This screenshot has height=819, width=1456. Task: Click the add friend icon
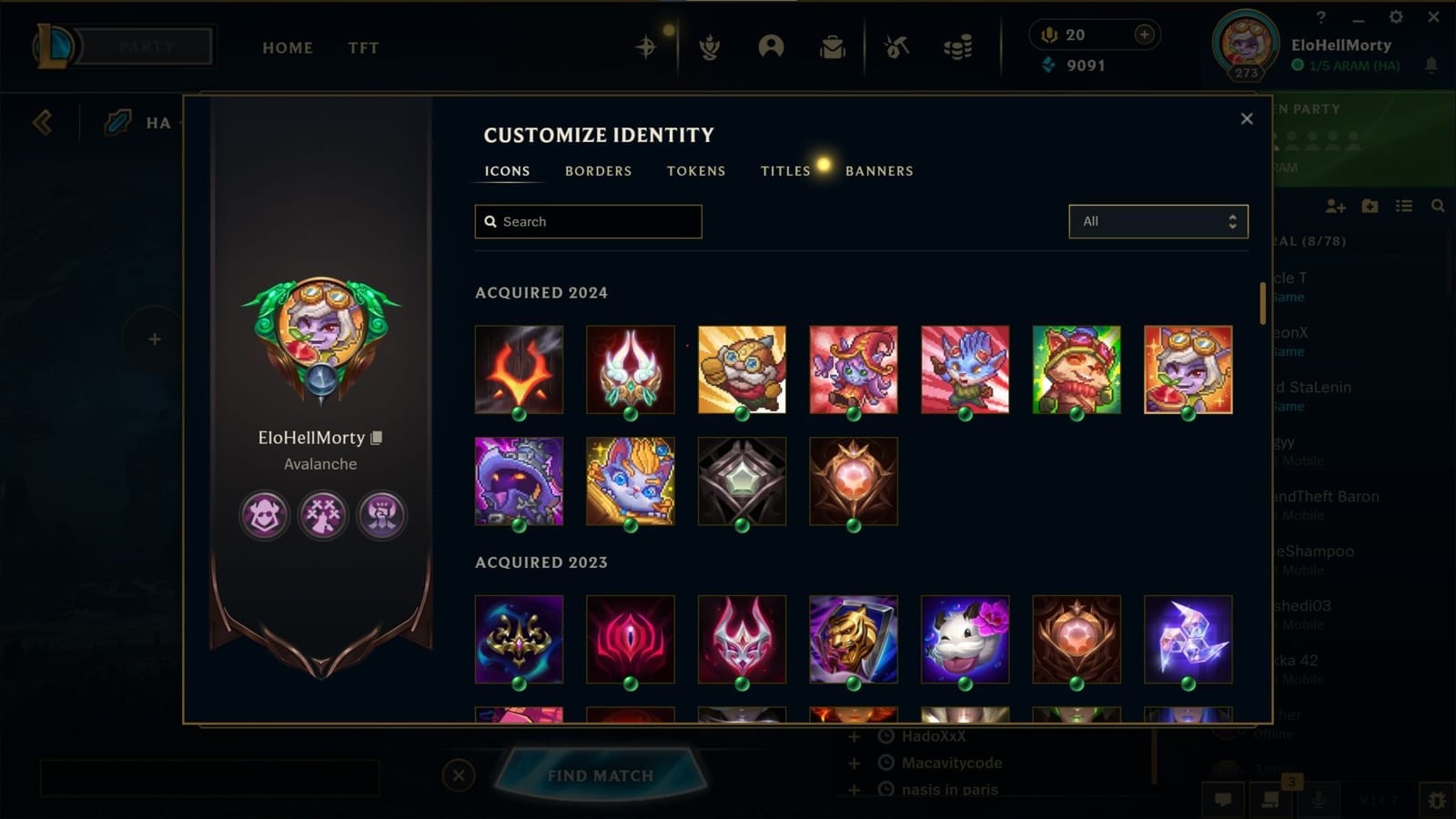(x=1336, y=207)
